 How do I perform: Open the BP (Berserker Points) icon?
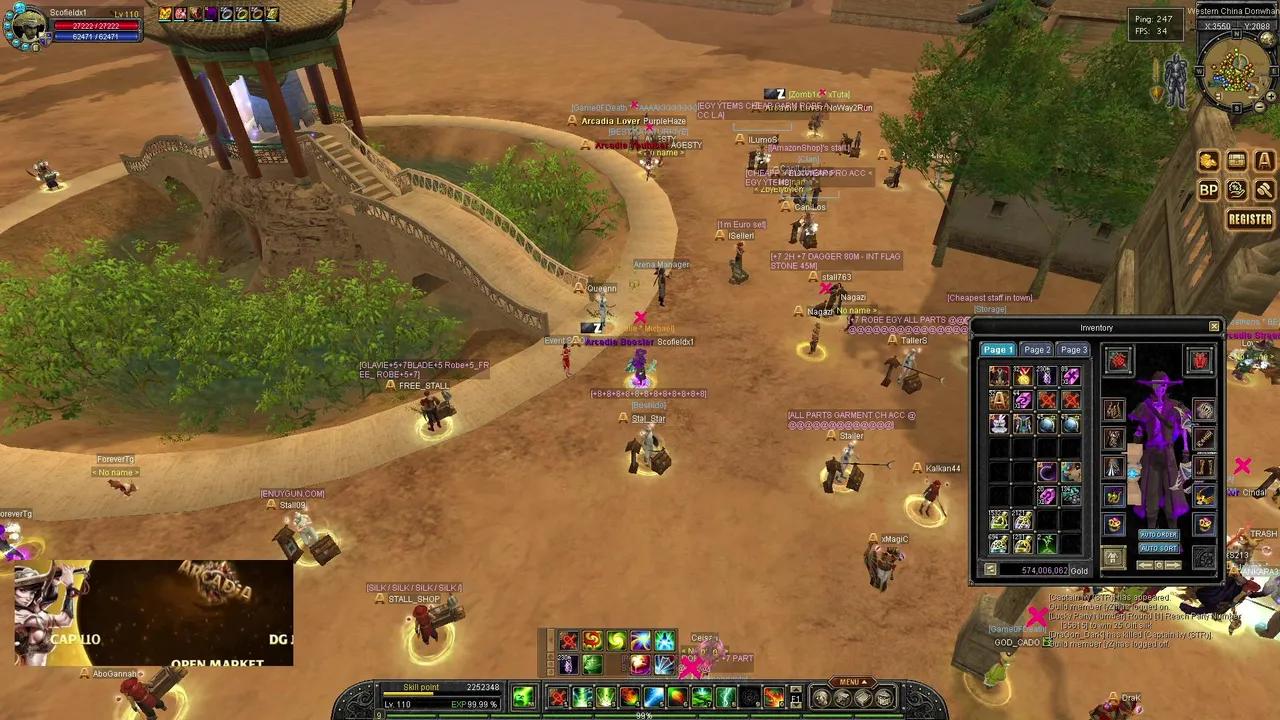[1209, 190]
